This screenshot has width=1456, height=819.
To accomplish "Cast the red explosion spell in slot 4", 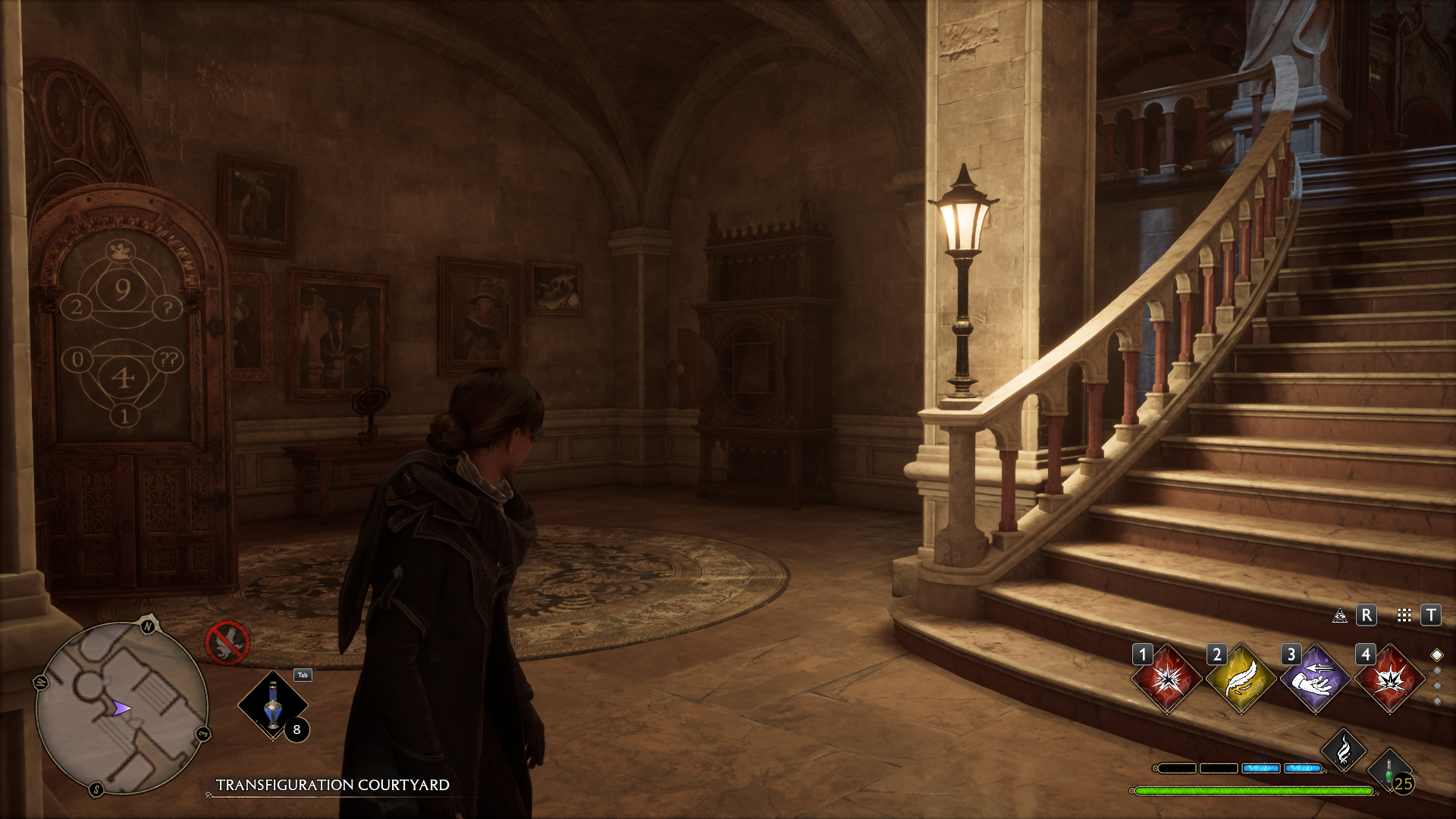I will (1389, 679).
